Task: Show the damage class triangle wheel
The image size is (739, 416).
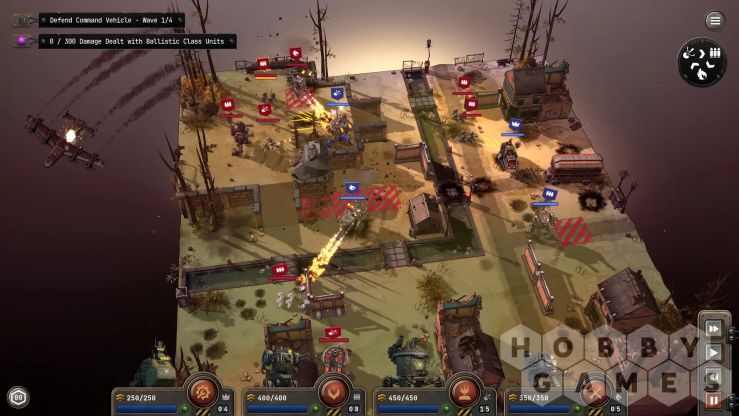Action: coord(702,62)
